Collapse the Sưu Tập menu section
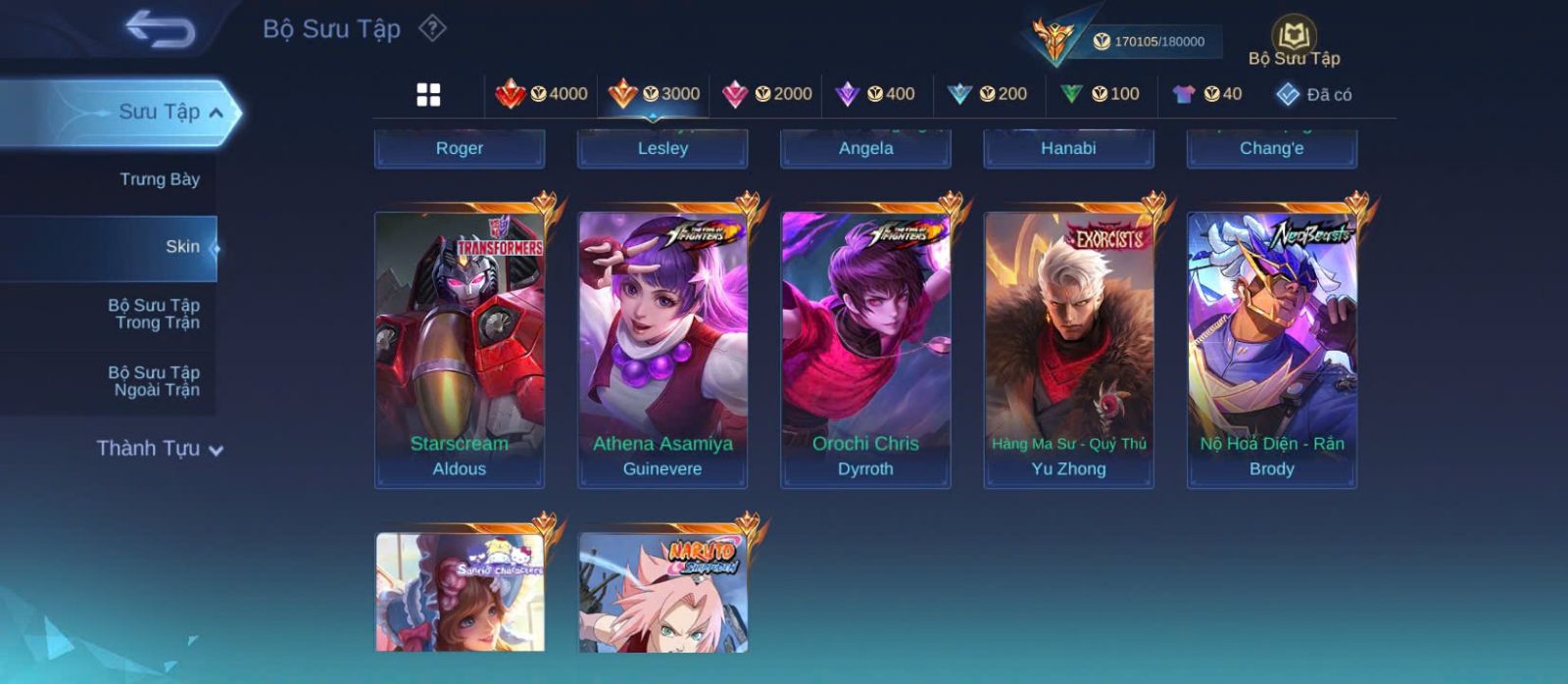1568x684 pixels. (216, 113)
